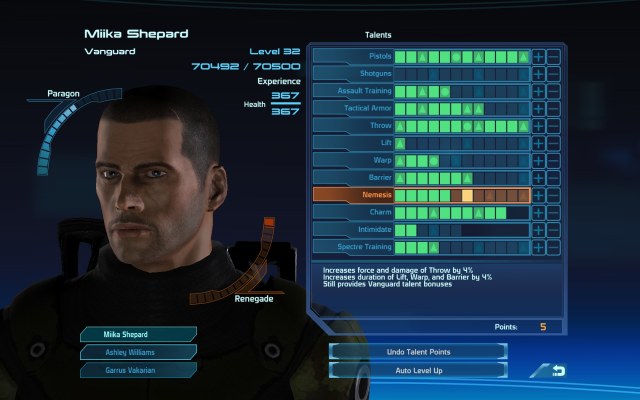The image size is (640, 400).
Task: Choose Ashley Williams from the squad list
Action: pos(126,352)
